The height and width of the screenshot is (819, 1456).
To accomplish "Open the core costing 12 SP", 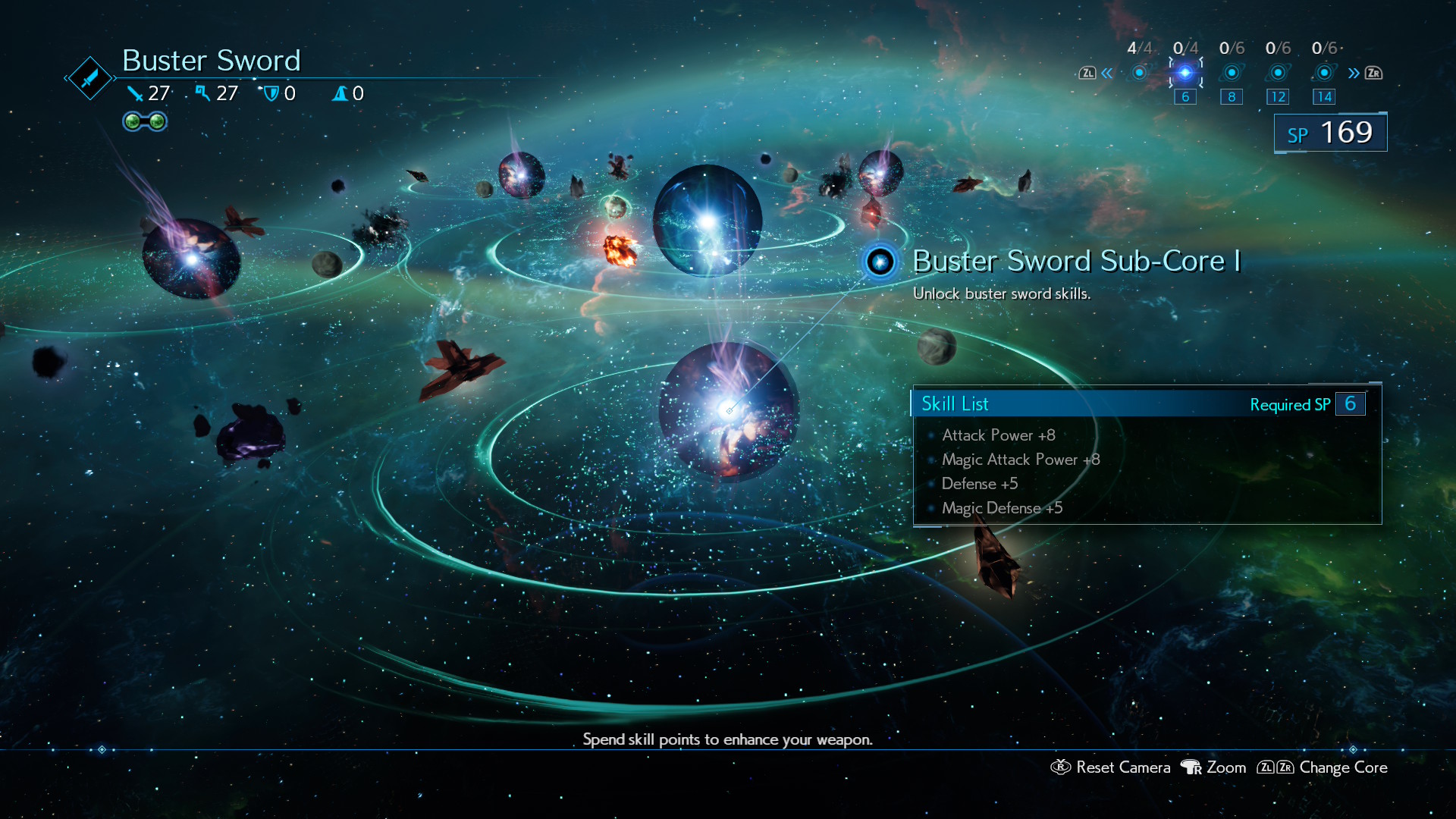I will point(1278,73).
